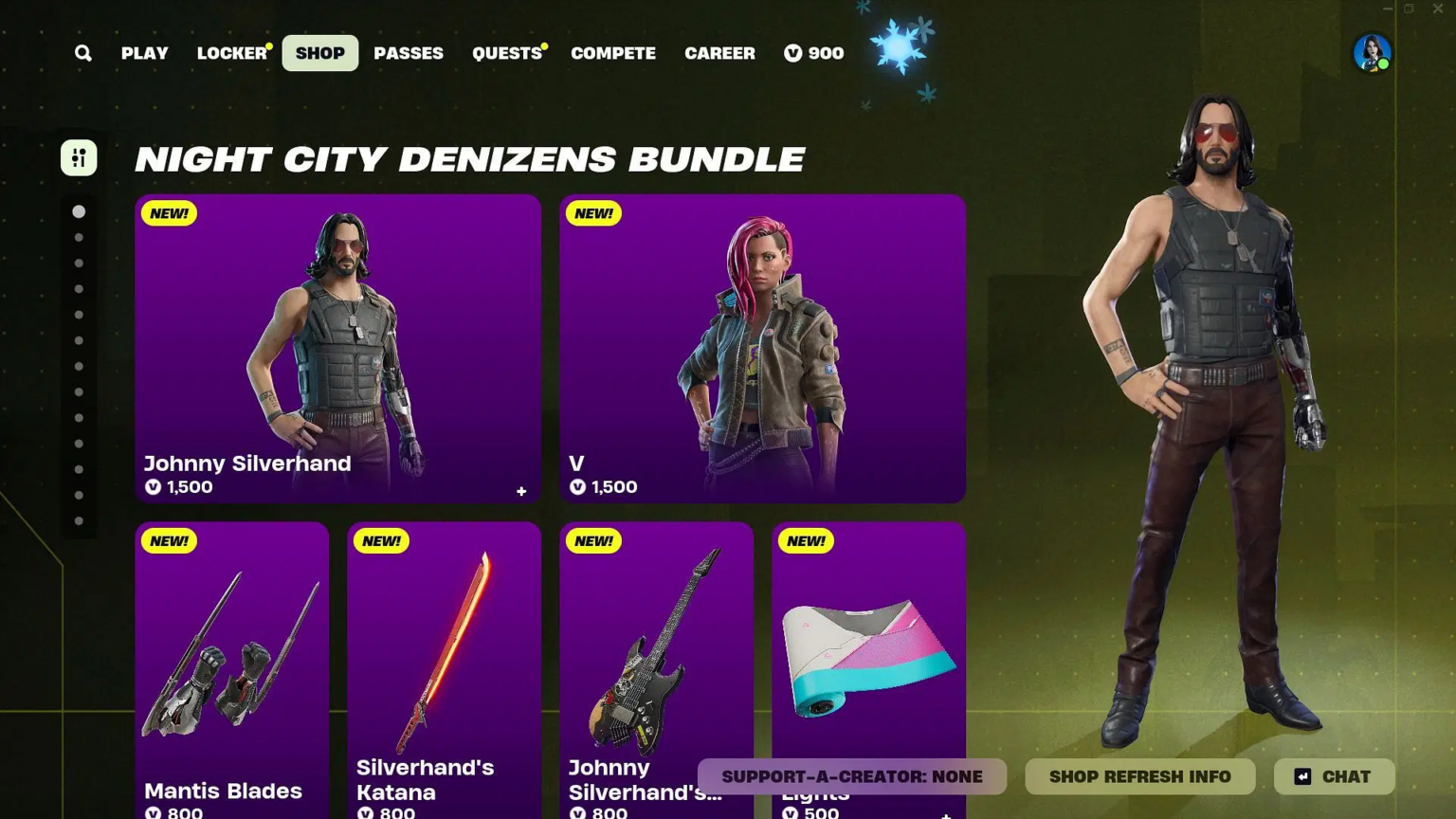Select the first pagination dot in left sidebar
The image size is (1456, 819).
pos(79,211)
